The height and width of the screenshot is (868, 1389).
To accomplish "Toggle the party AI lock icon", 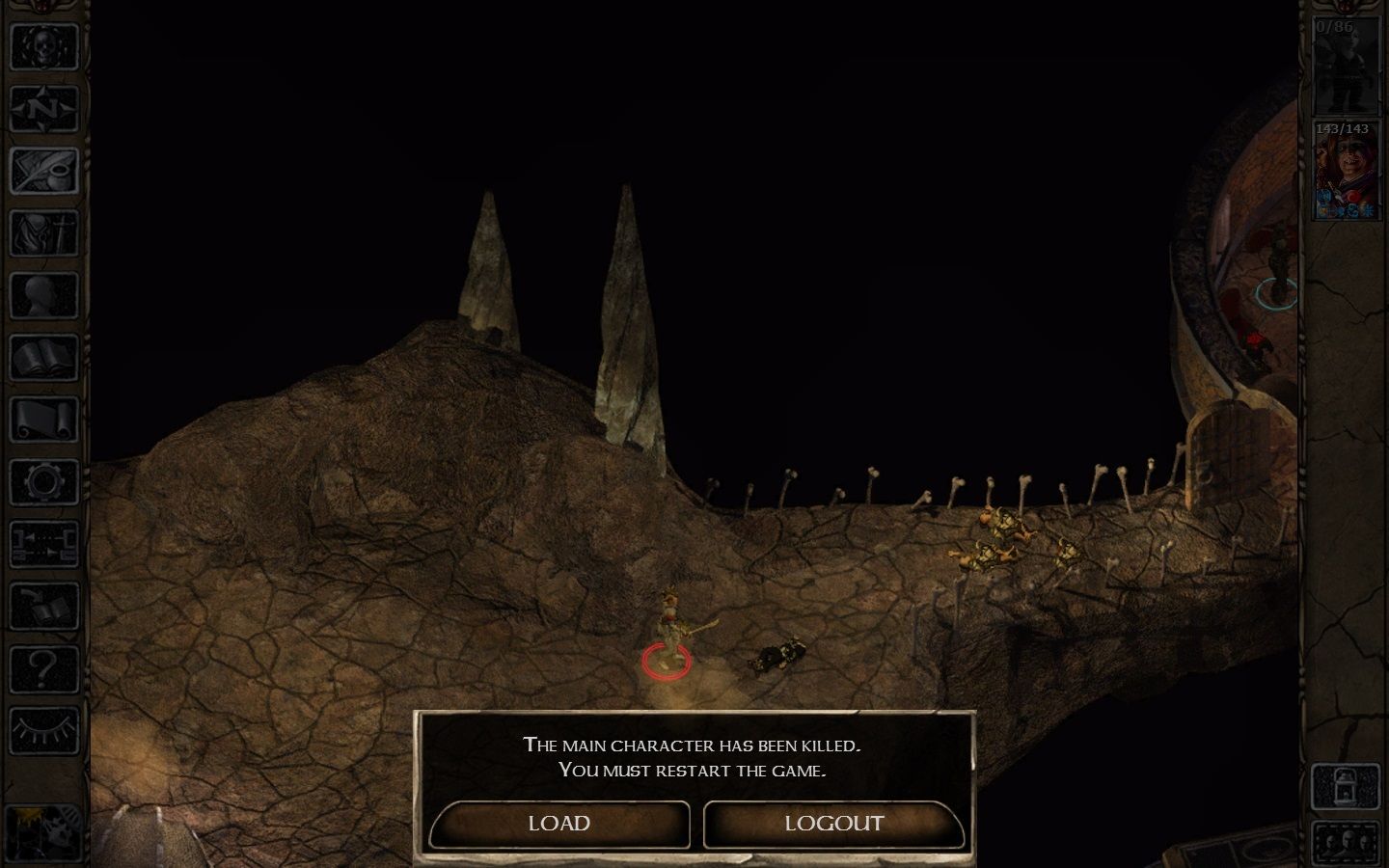I will pyautogui.click(x=1347, y=786).
